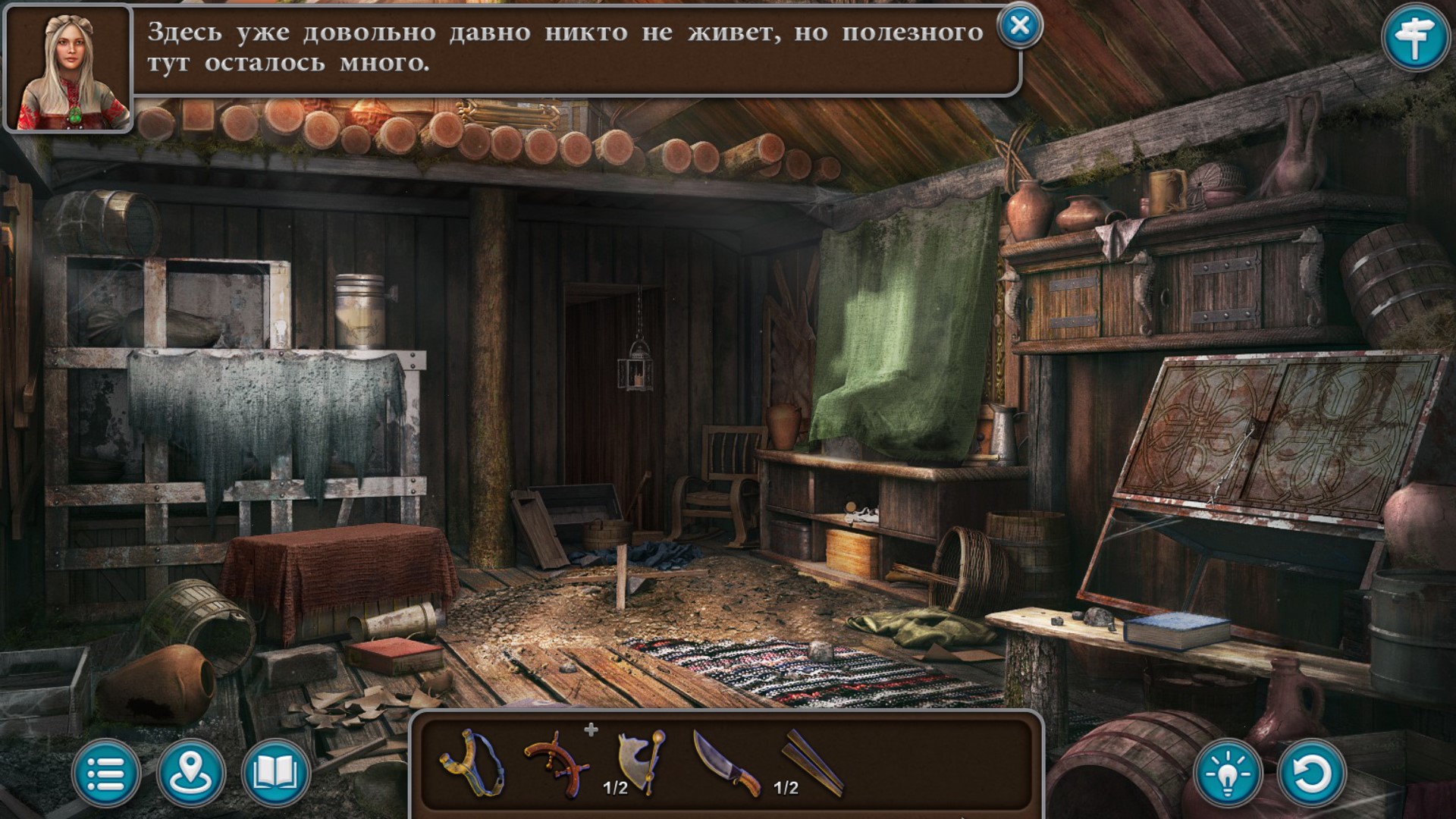Select the curved wooden handle item
Image resolution: width=1456 pixels, height=819 pixels.
click(557, 763)
